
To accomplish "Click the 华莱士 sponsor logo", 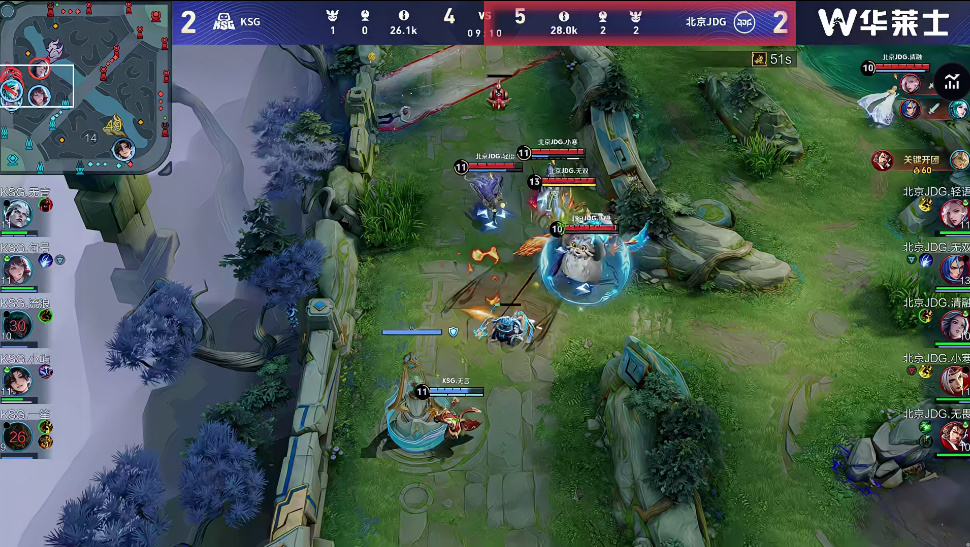I will [882, 22].
